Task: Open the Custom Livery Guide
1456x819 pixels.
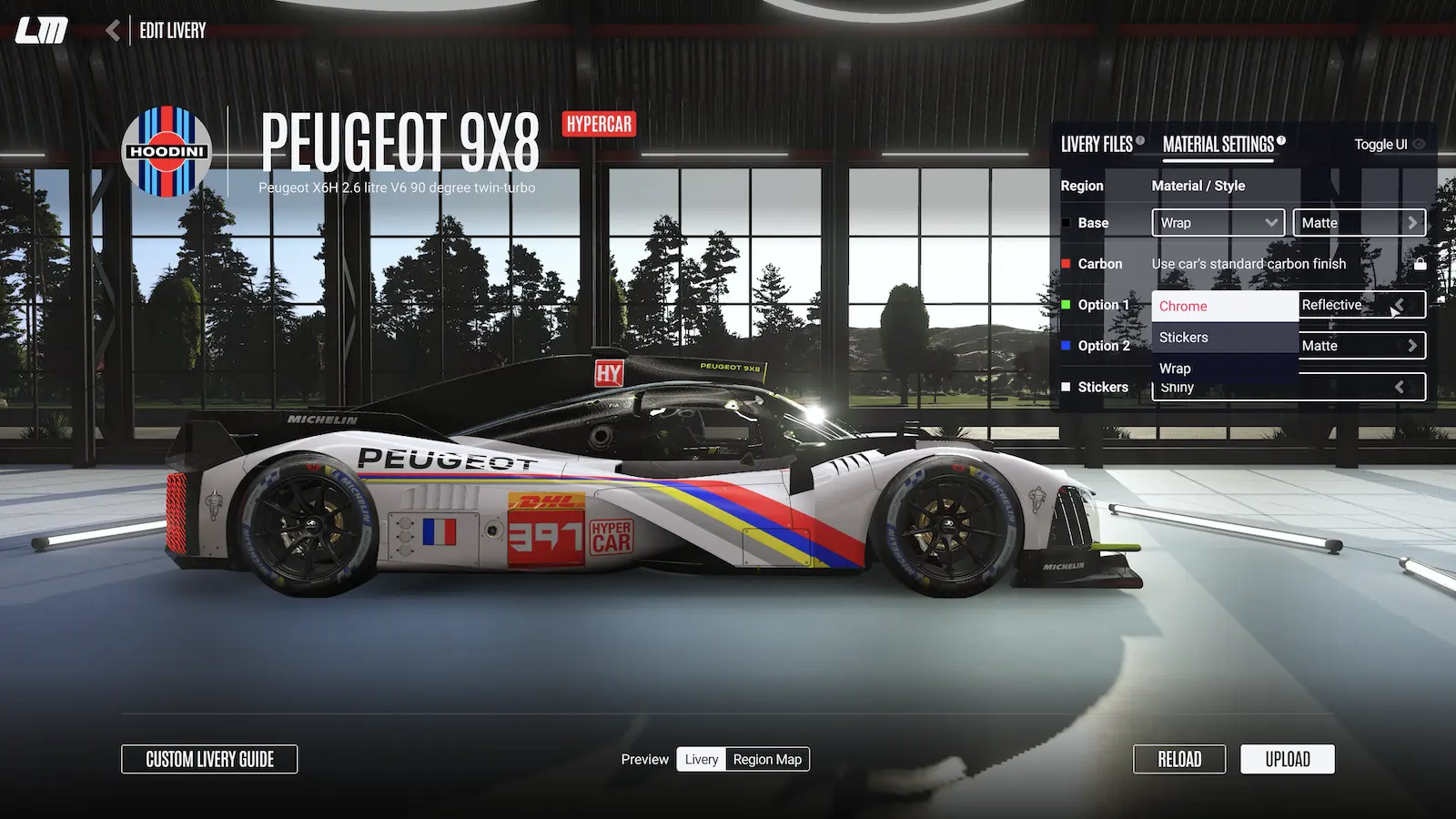Action: click(209, 759)
